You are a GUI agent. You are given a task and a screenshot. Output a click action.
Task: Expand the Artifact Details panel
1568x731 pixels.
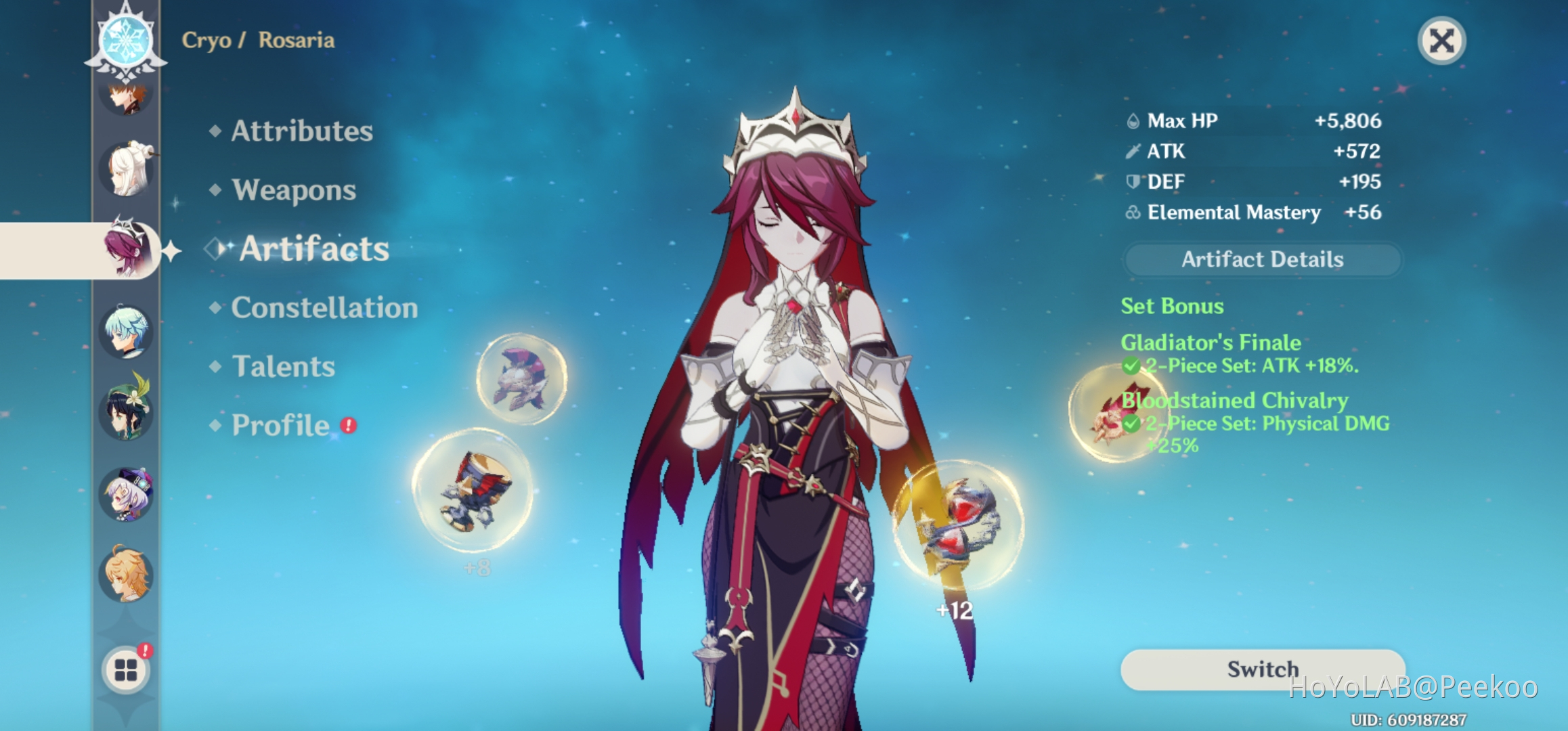(x=1261, y=259)
